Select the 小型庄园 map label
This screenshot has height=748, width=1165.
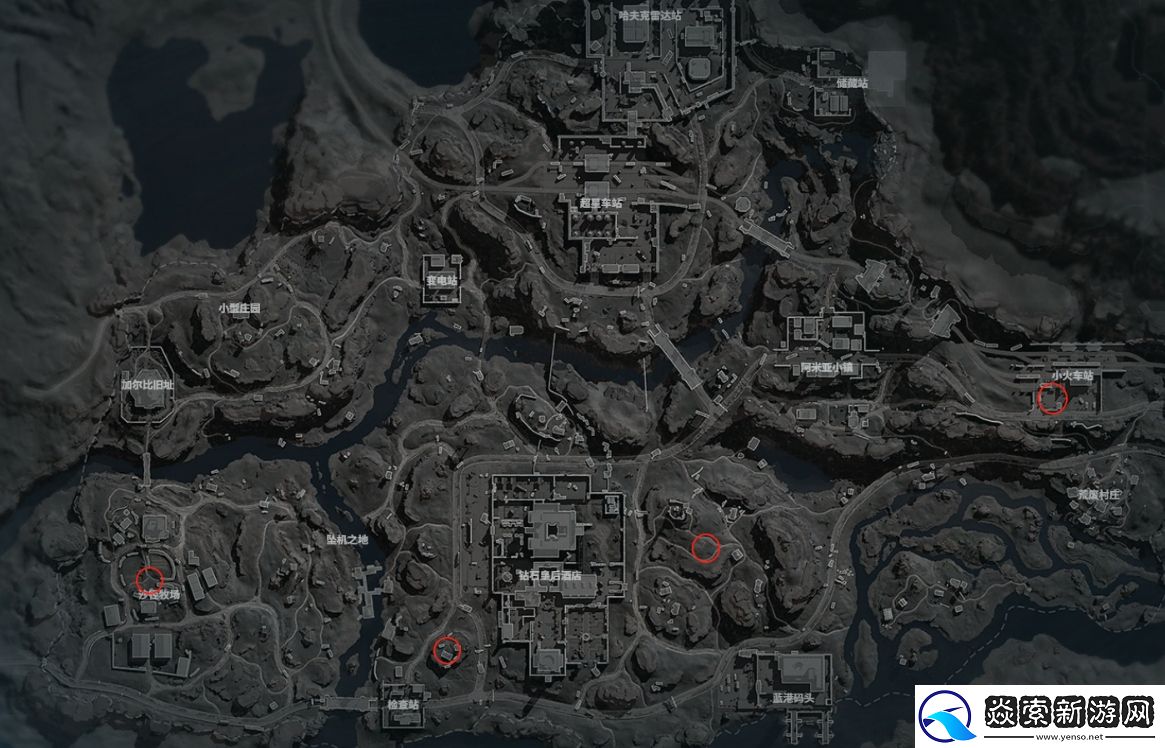239,309
